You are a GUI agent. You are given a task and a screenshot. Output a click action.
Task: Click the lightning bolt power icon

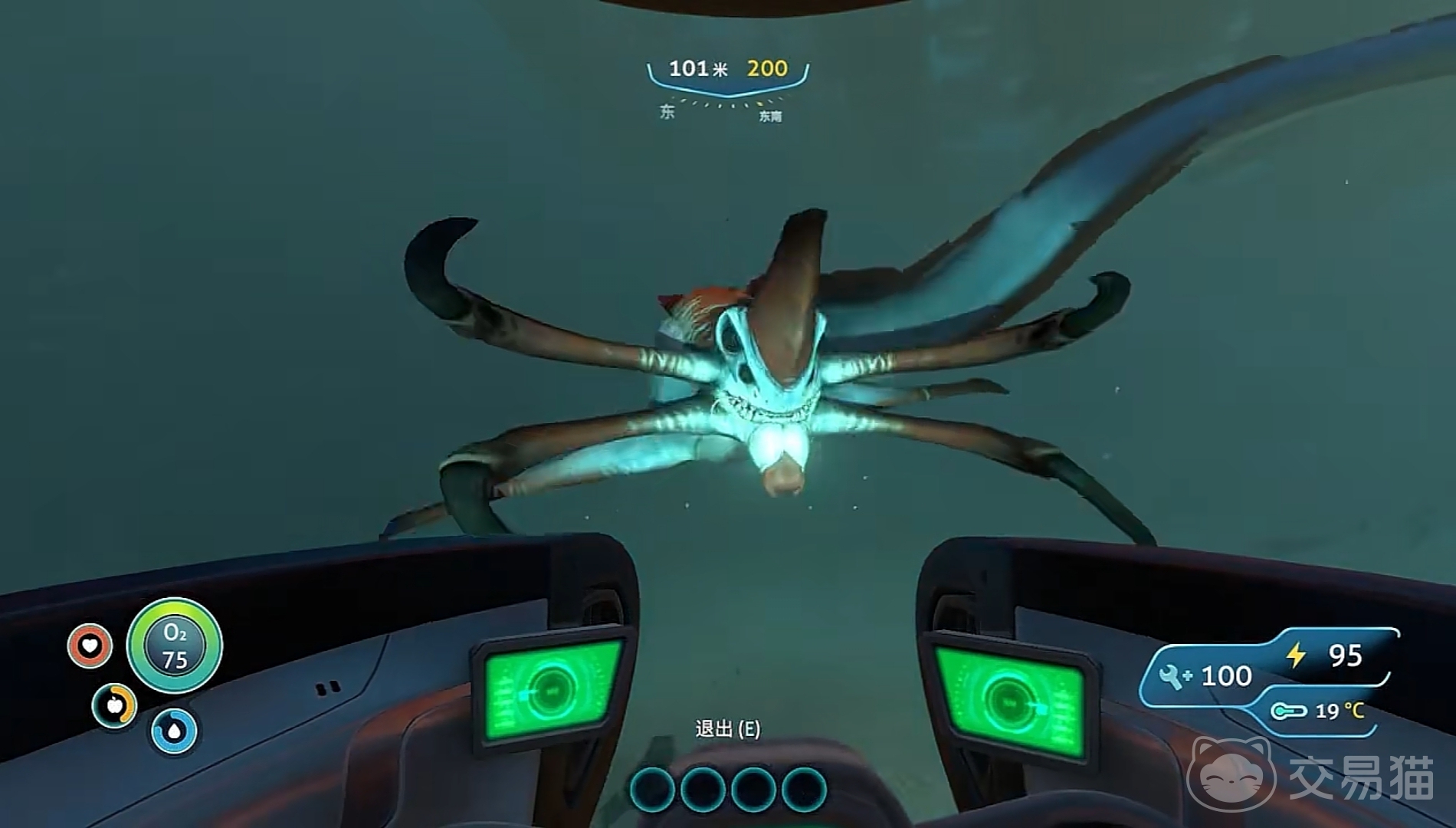pyautogui.click(x=1296, y=655)
